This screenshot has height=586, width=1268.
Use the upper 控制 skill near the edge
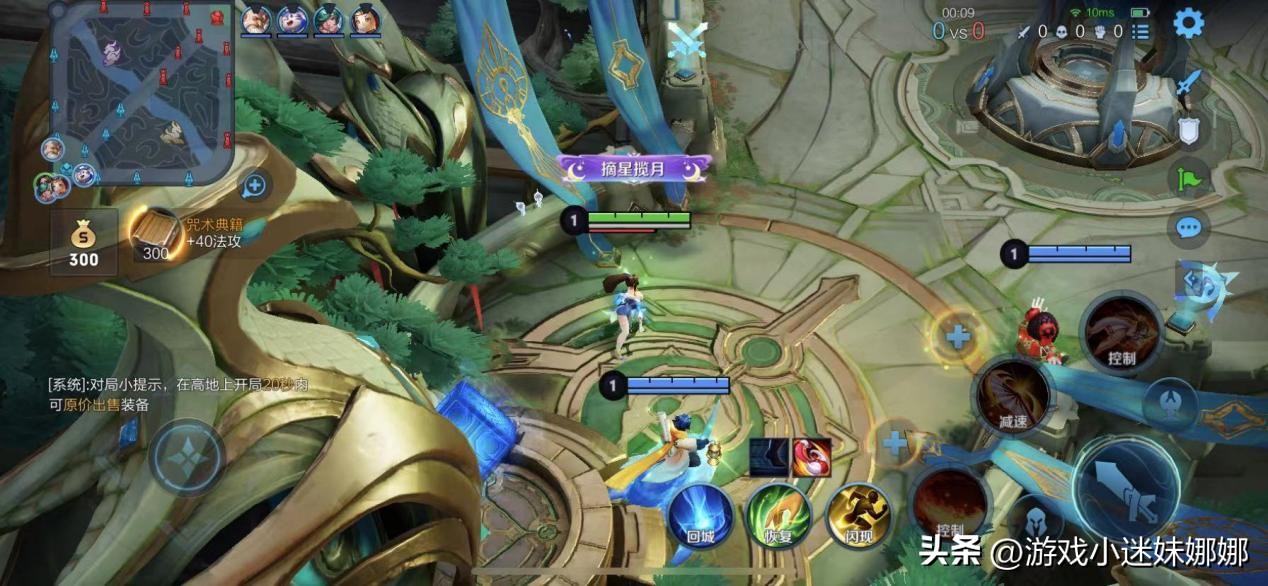(1121, 334)
